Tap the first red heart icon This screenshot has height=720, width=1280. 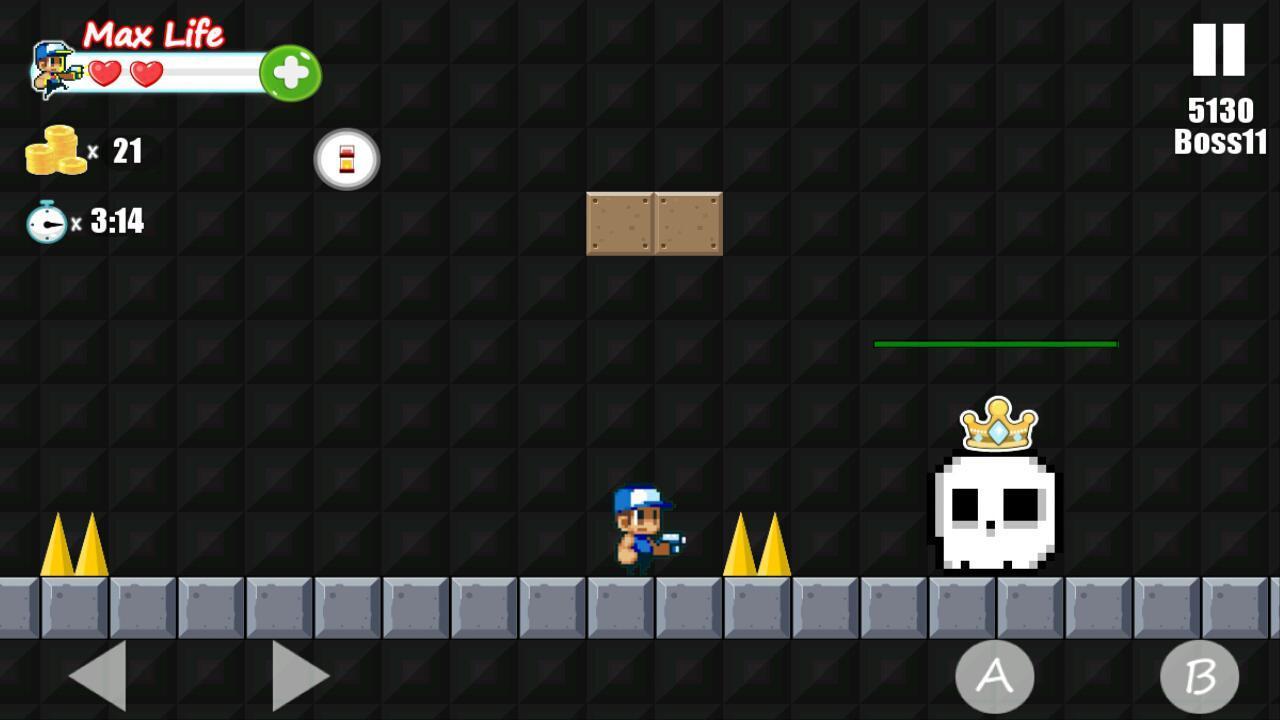click(106, 72)
